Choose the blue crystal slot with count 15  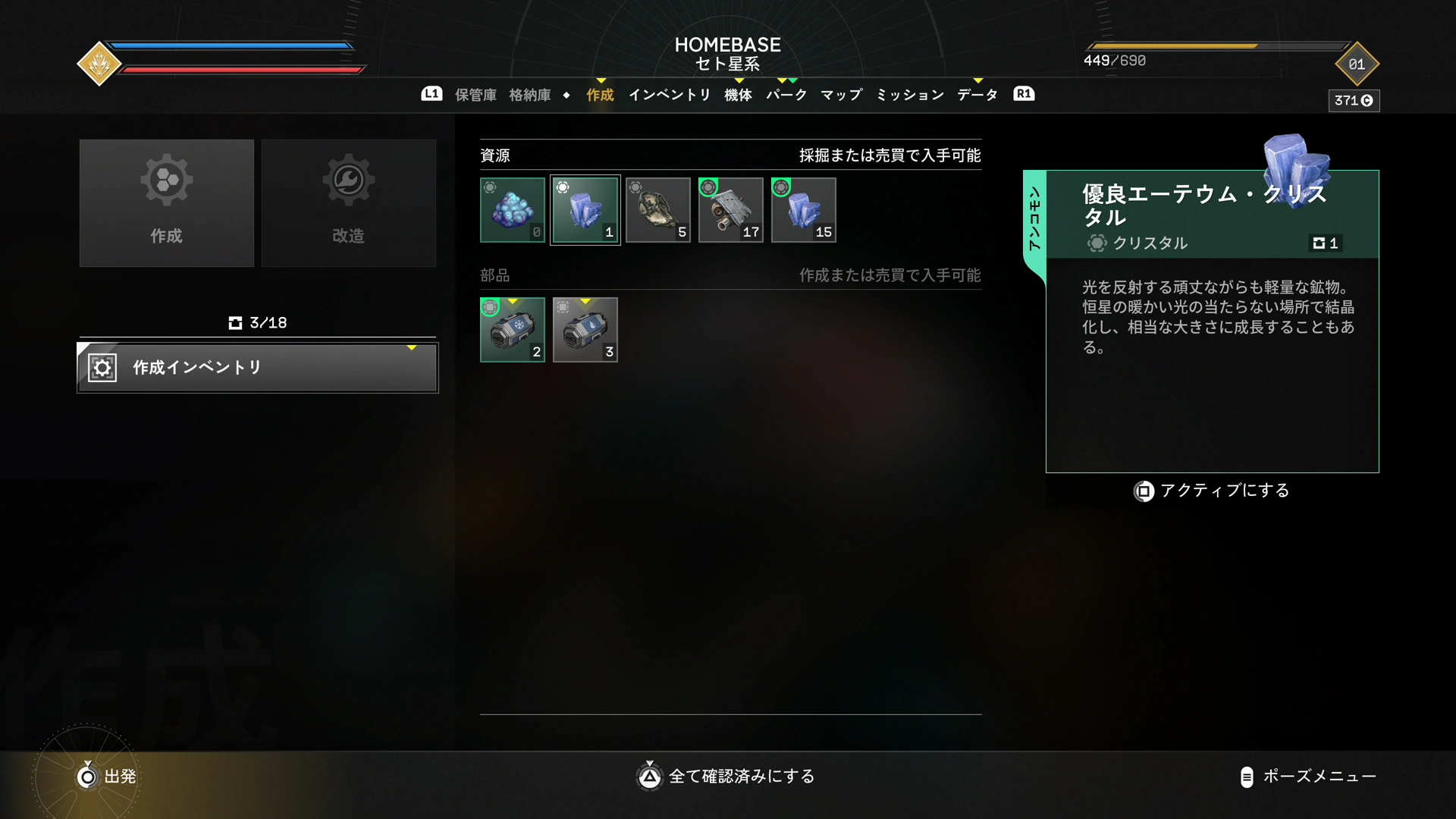(804, 210)
